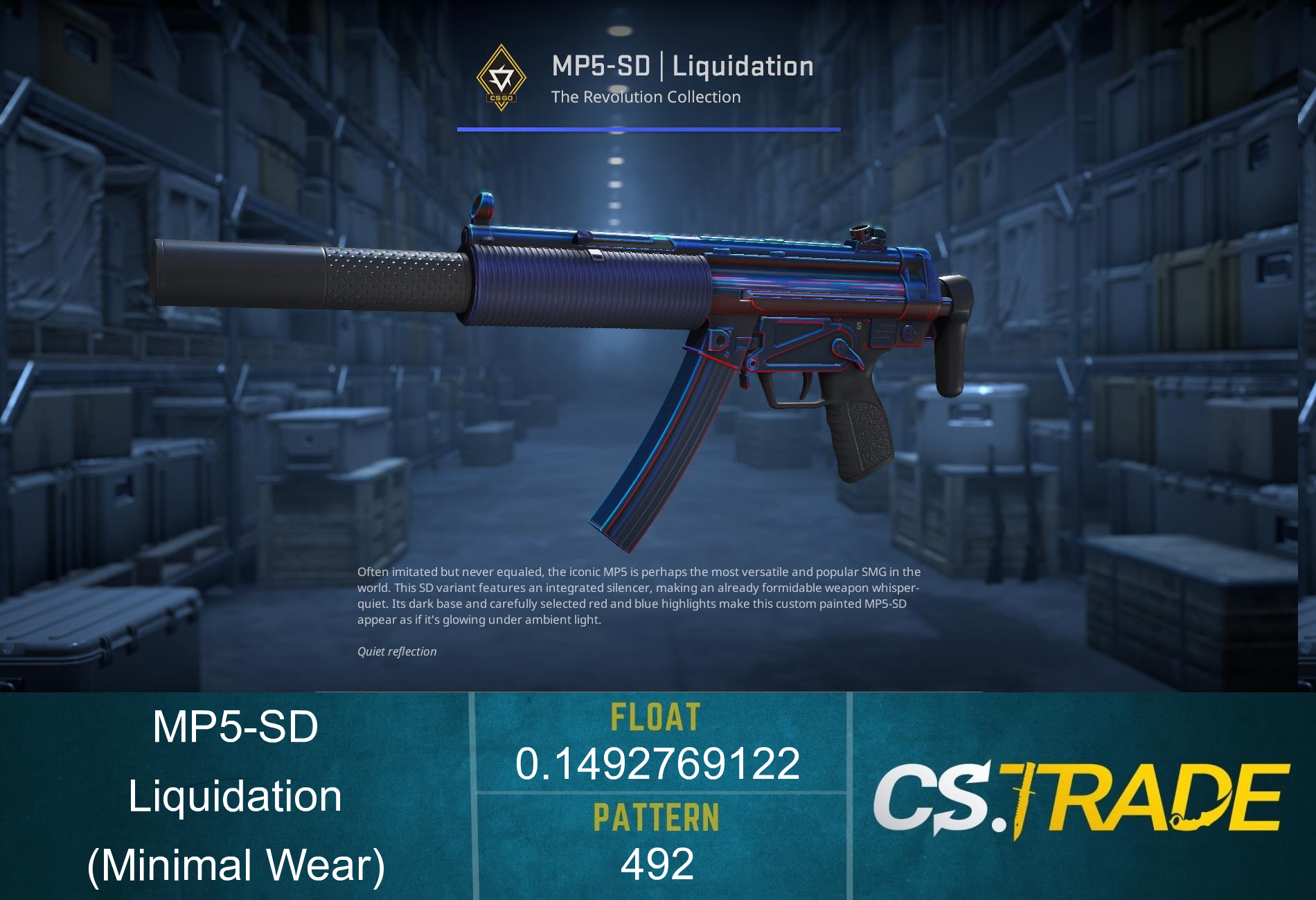Click the Quiet reflection flavor text
Image resolution: width=1316 pixels, height=900 pixels.
[396, 651]
